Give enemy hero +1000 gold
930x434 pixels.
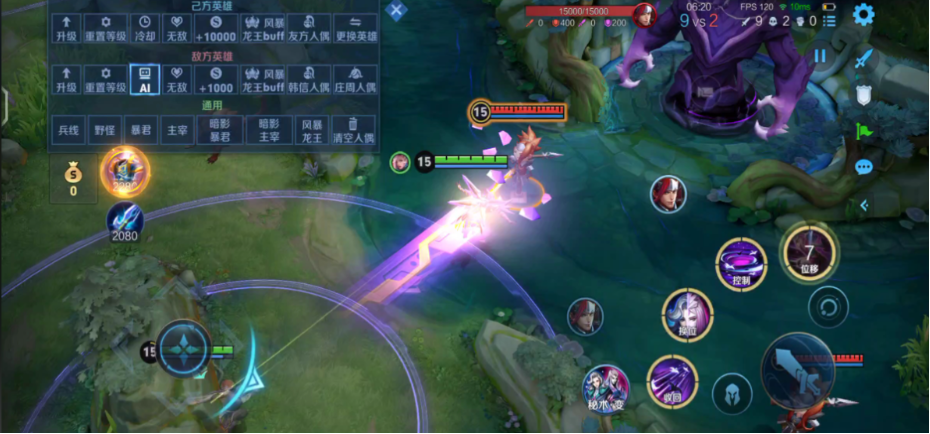click(216, 79)
